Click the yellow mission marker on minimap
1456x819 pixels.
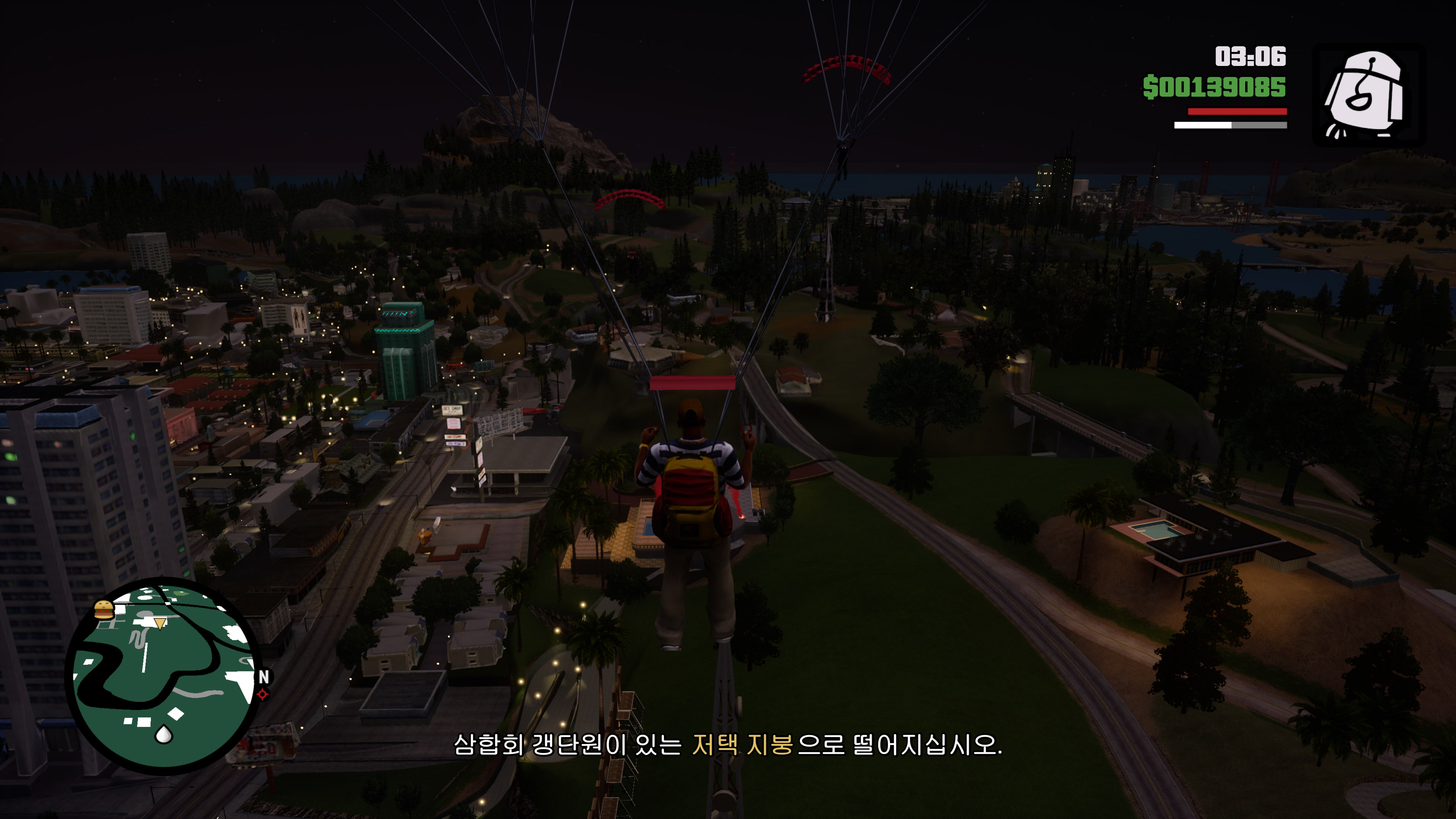tap(160, 623)
